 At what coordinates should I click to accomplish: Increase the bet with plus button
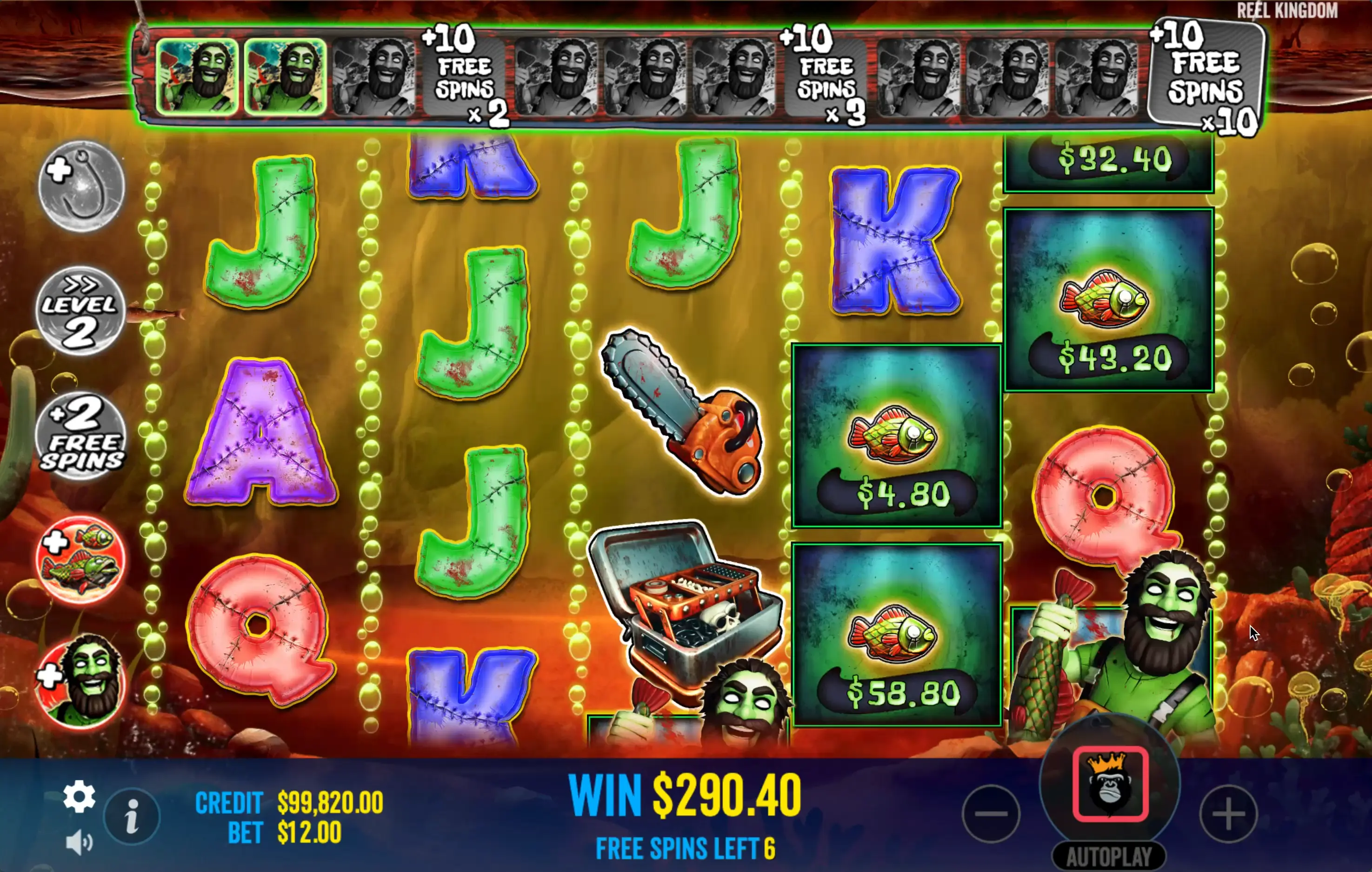pos(1228,813)
